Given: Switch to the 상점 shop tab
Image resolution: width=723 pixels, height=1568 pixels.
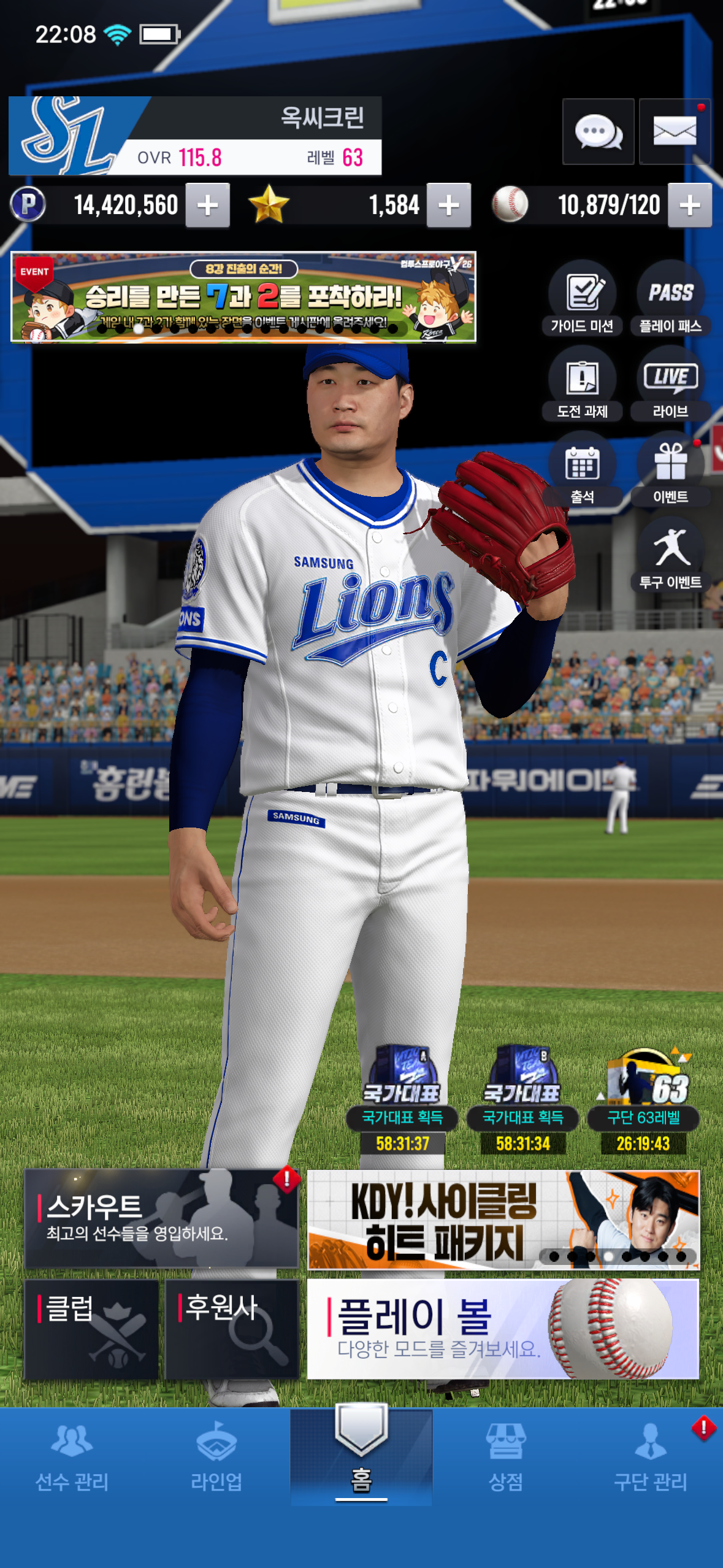Looking at the screenshot, I should click(506, 1458).
